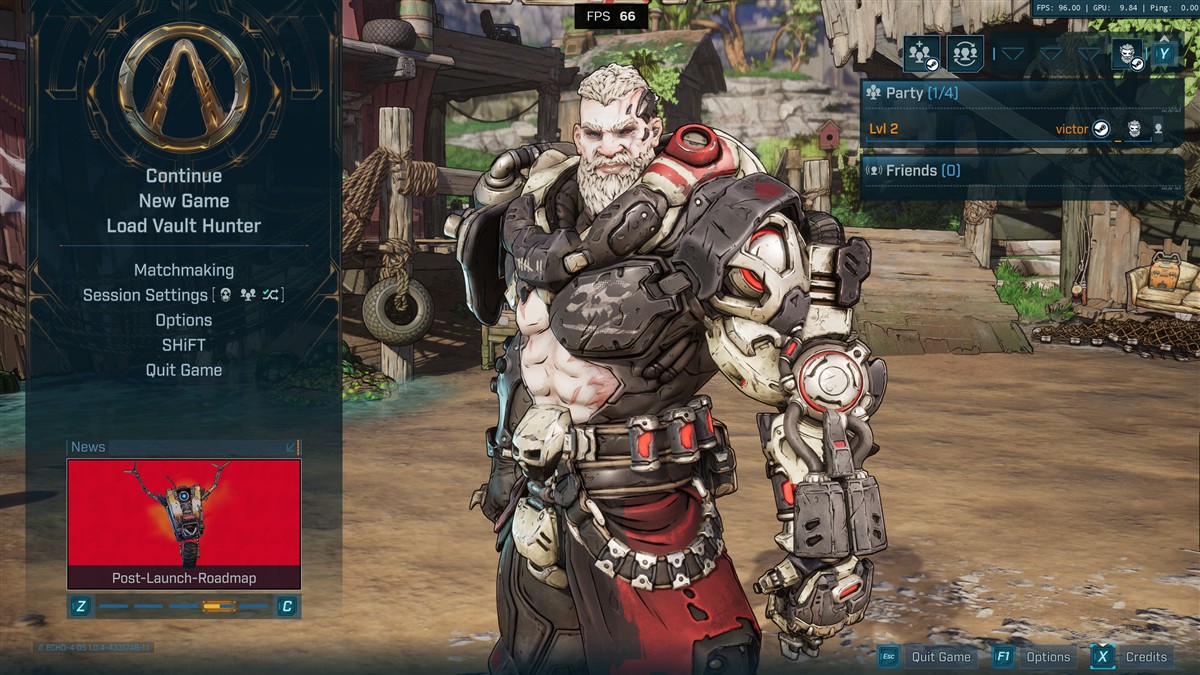1200x675 pixels.
Task: Click the invite players to party icon
Action: pos(921,54)
